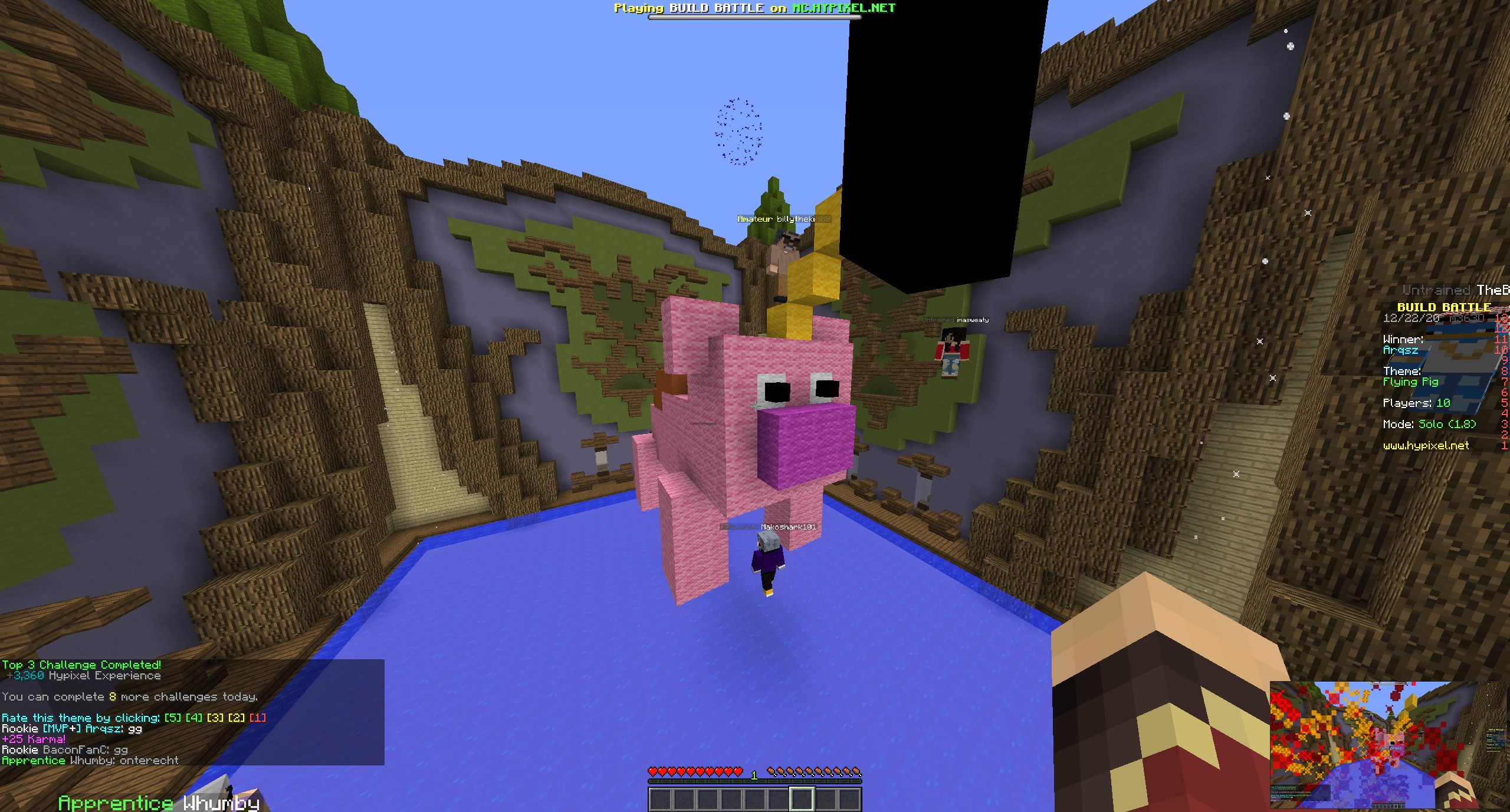Select the red [1] theme rating
The width and height of the screenshot is (1510, 812).
257,718
